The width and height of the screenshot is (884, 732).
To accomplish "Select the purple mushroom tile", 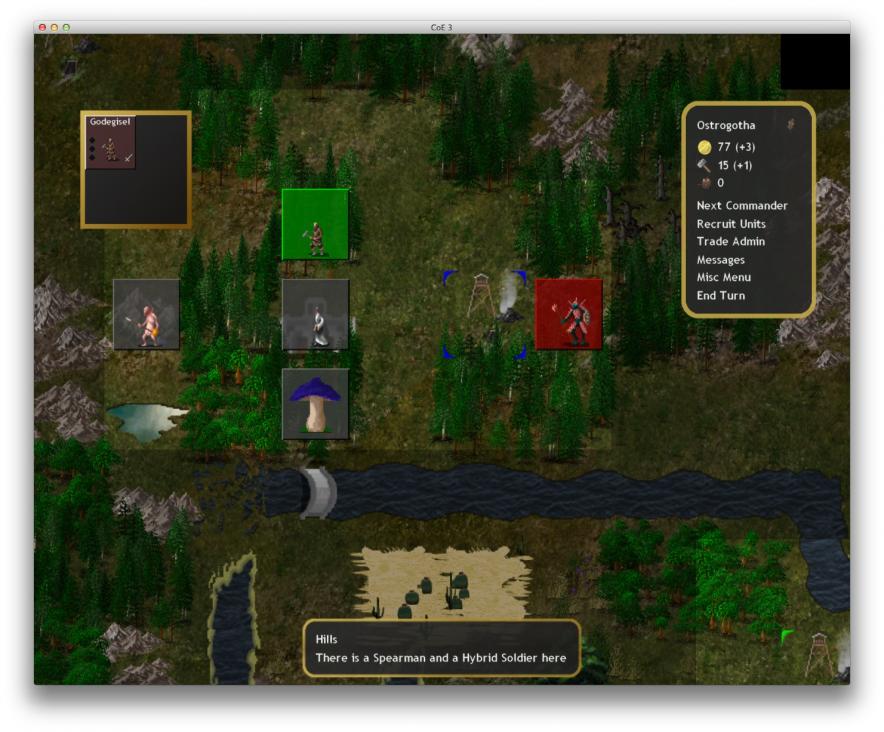I will [315, 403].
